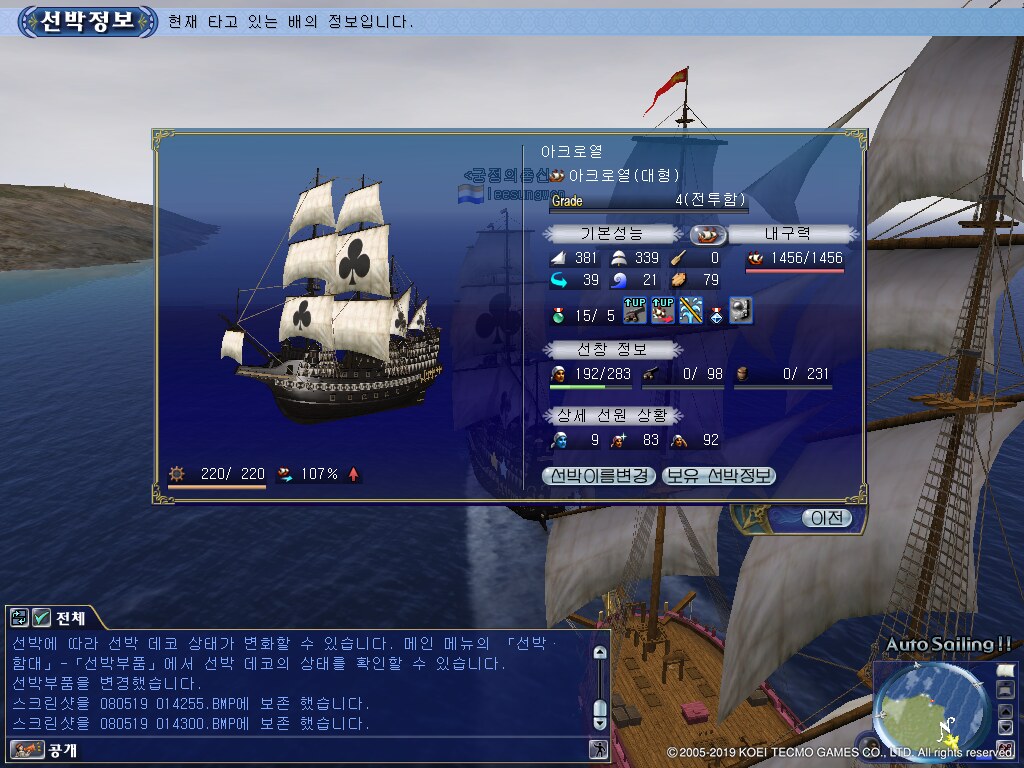
Task: Go back with the 이전 button
Action: coord(827,518)
